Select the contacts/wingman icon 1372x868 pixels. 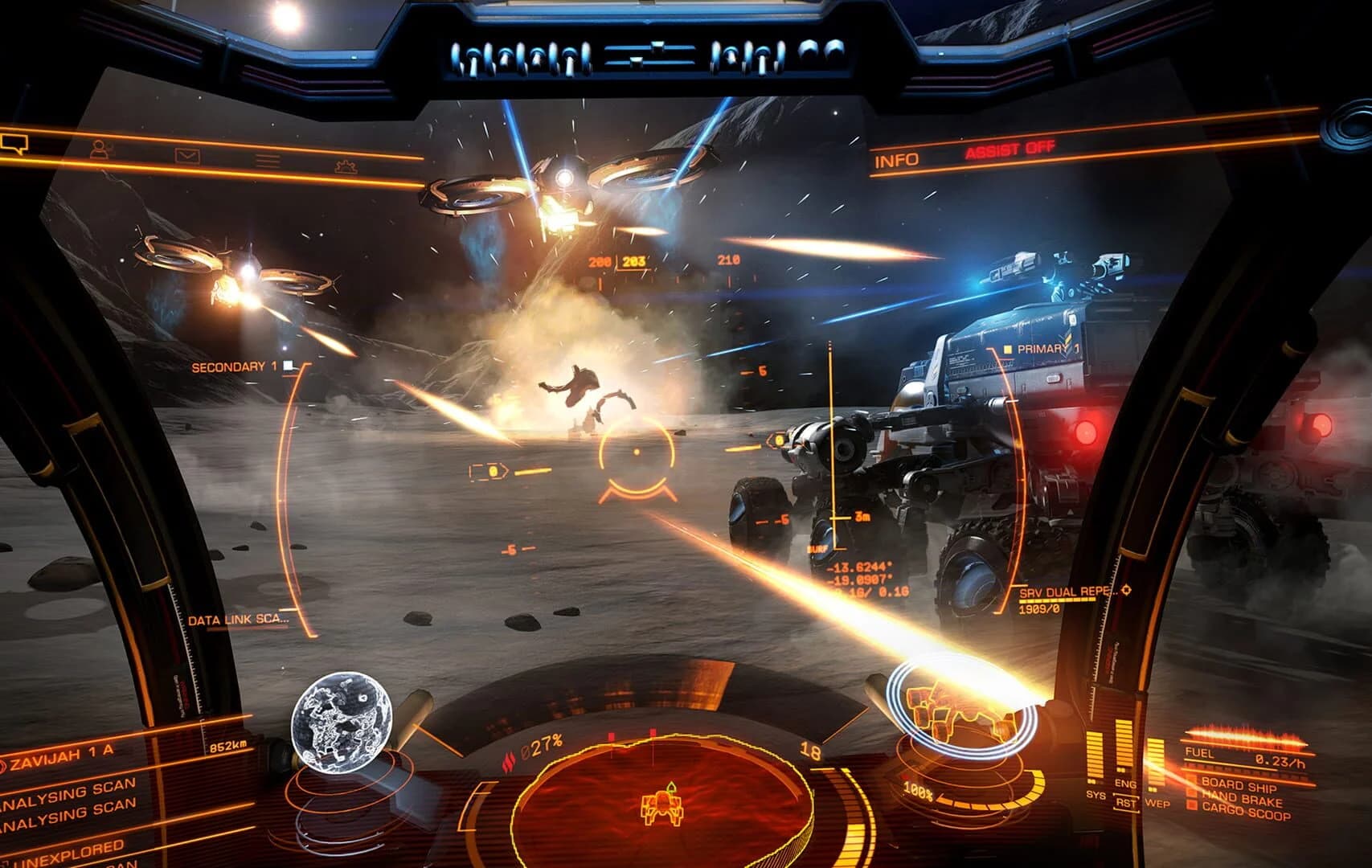pyautogui.click(x=100, y=148)
